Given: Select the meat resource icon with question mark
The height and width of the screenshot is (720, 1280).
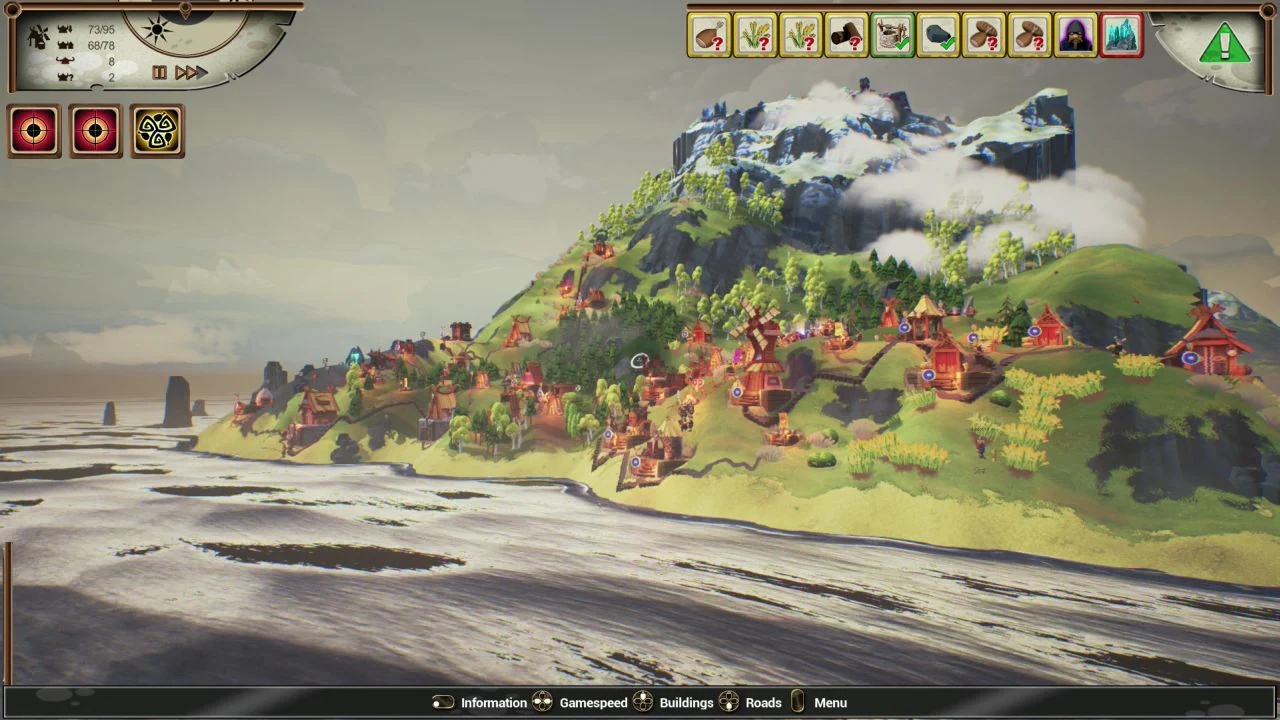Looking at the screenshot, I should click(709, 35).
